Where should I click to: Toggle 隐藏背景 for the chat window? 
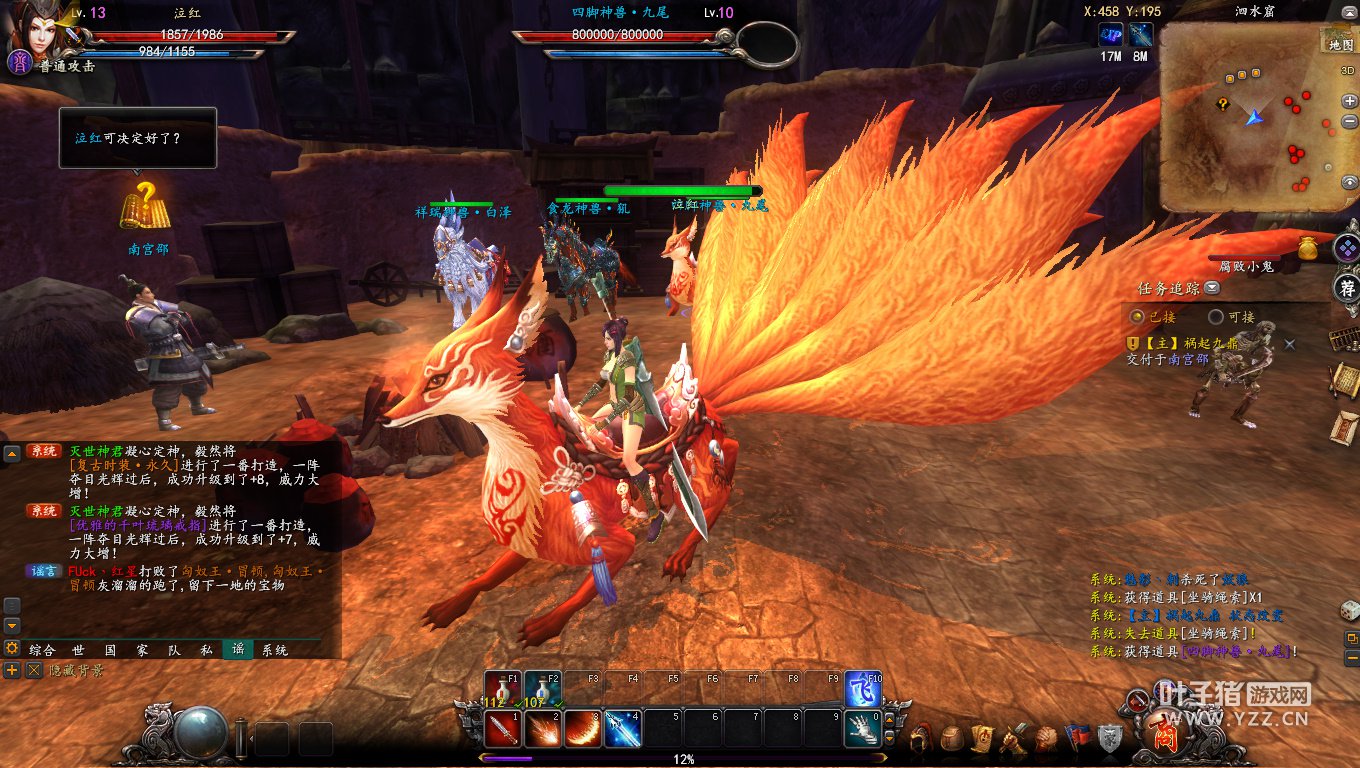pyautogui.click(x=34, y=670)
